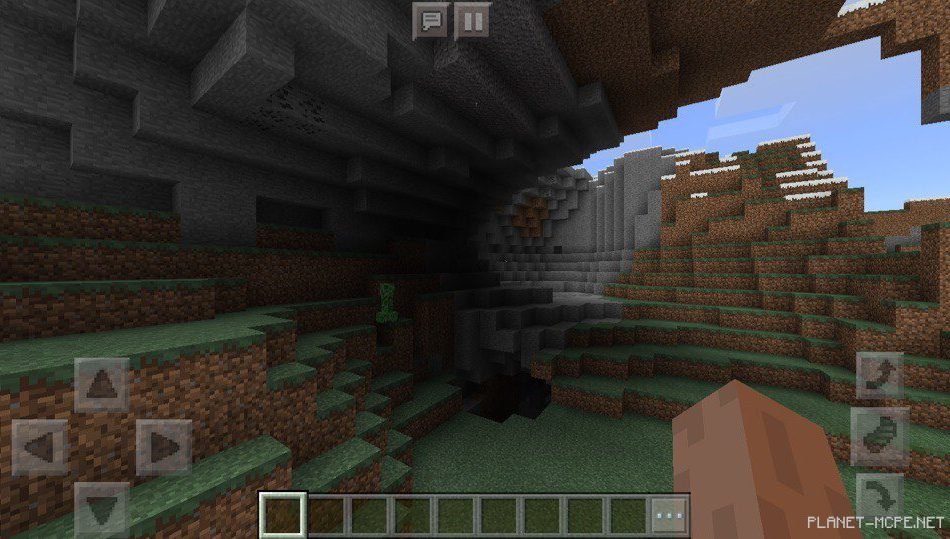Tap the middle flight control button
The image size is (950, 539).
[x=880, y=436]
